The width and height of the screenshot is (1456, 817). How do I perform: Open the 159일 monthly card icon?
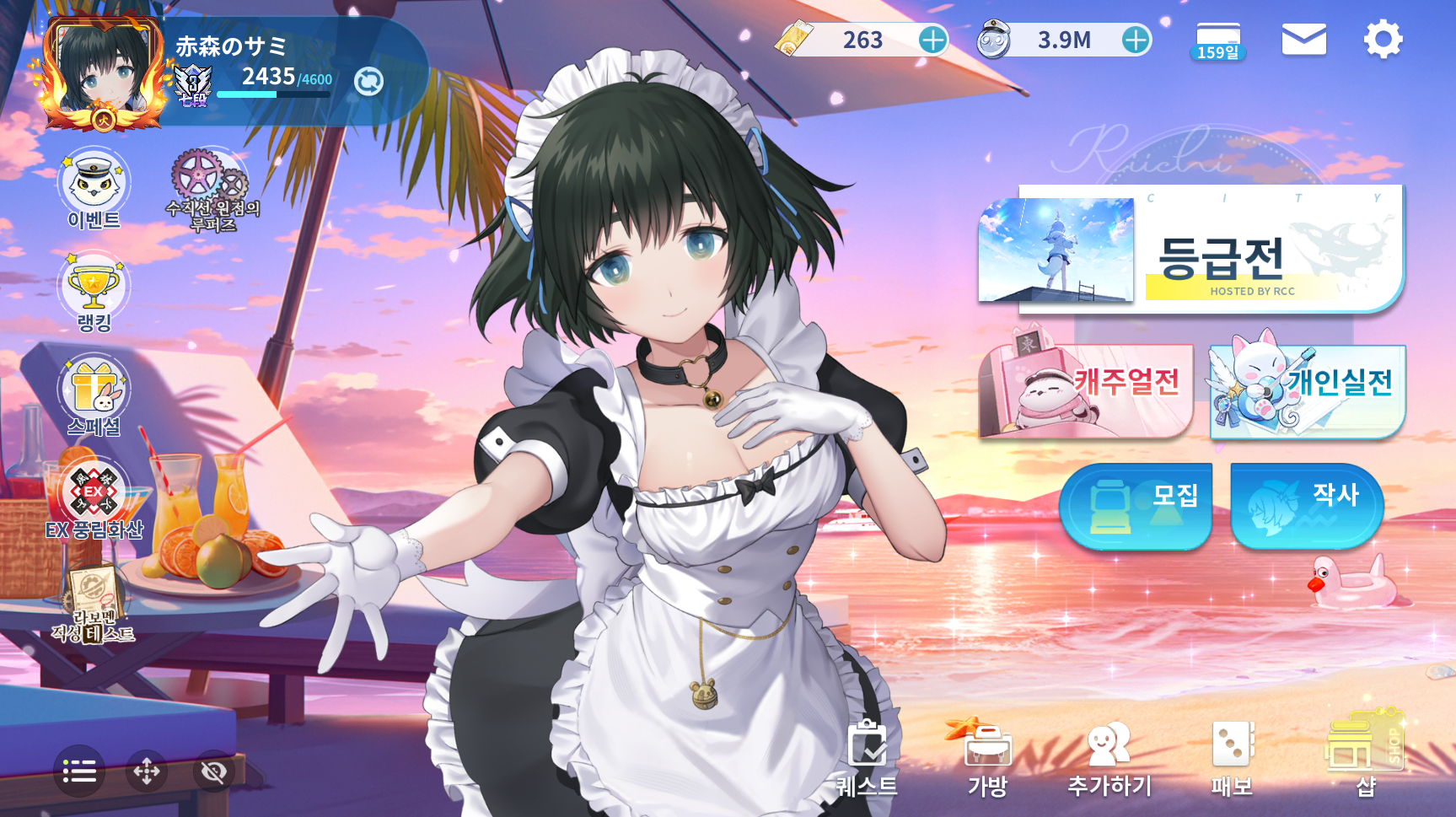pos(1218,41)
